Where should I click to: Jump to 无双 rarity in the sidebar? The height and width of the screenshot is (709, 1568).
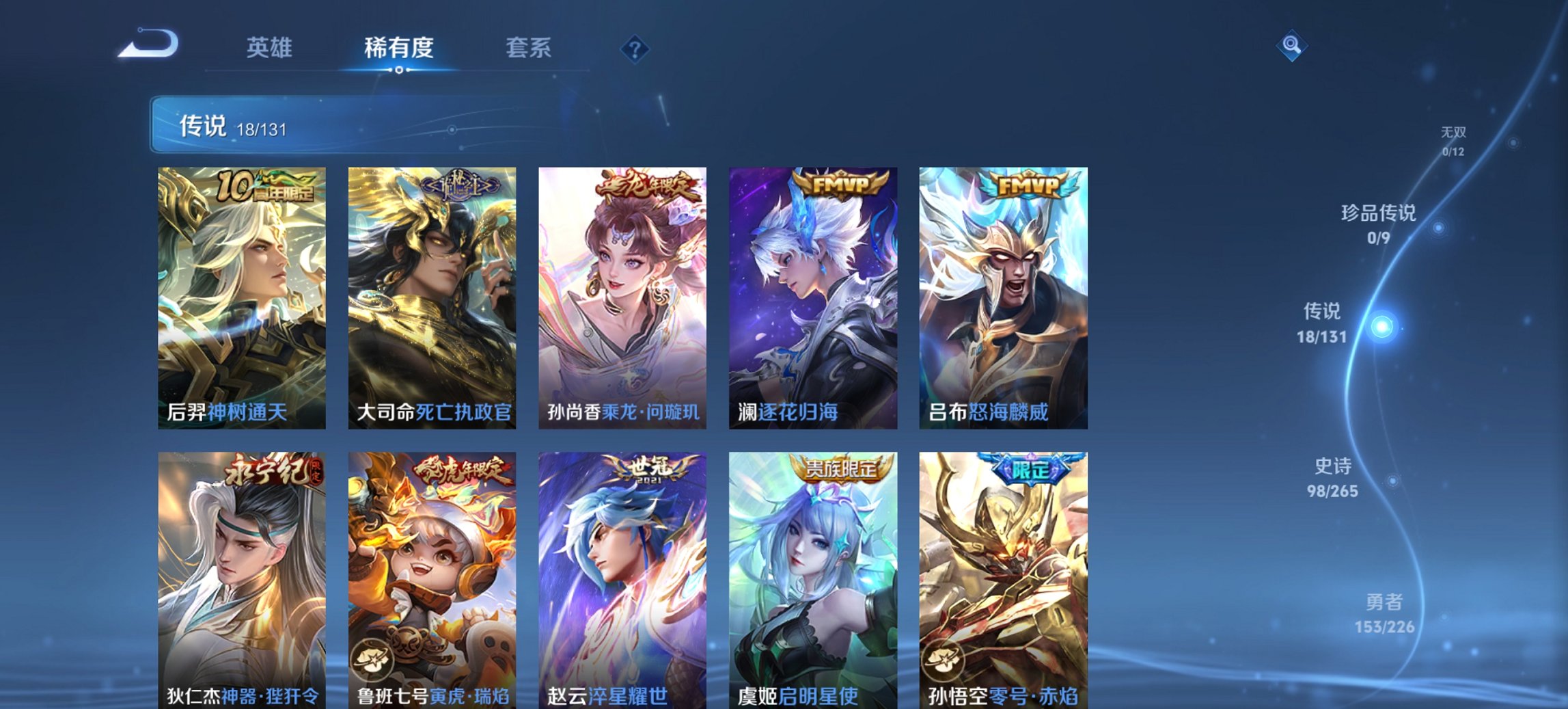coord(1455,135)
